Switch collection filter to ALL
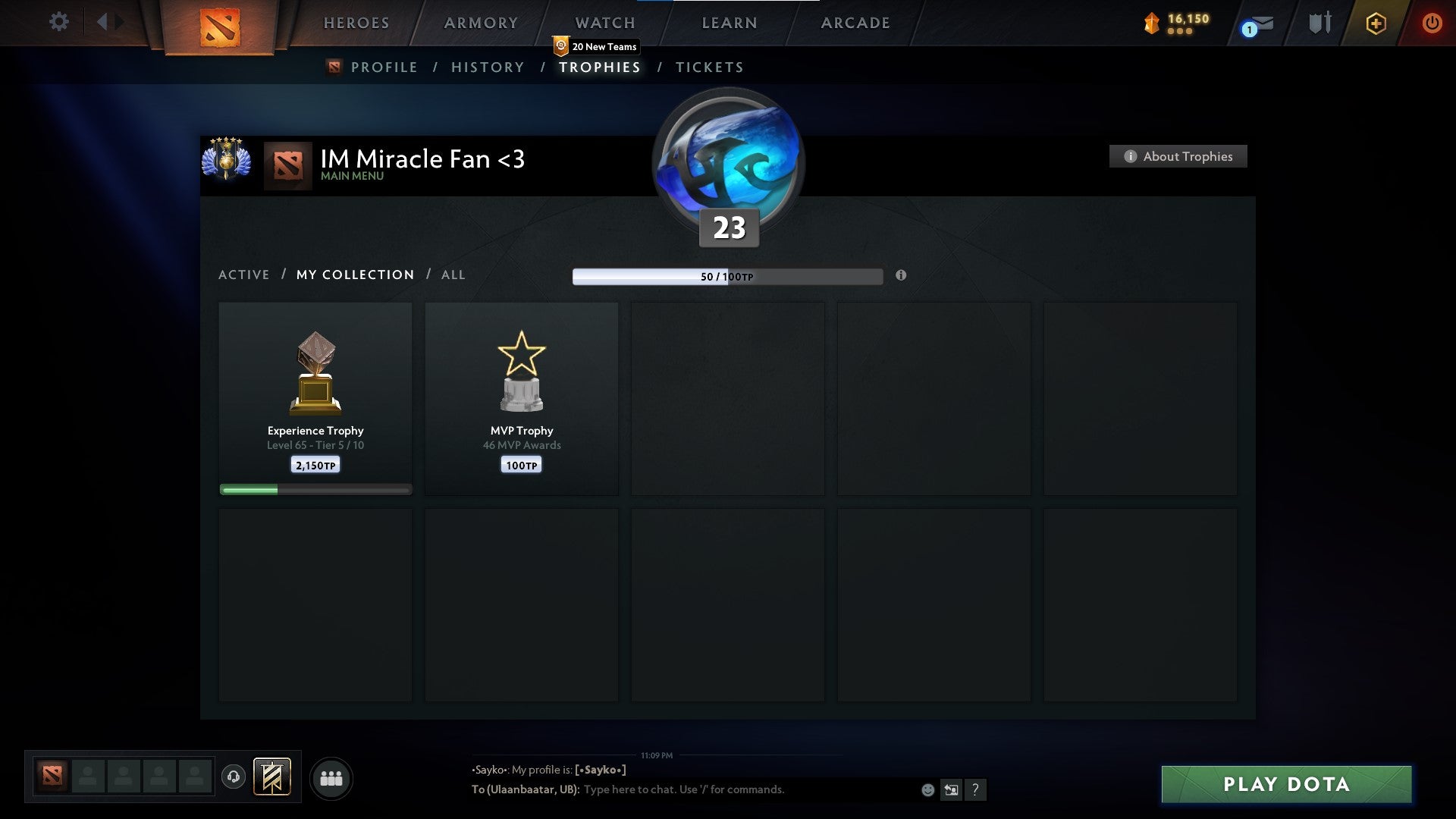Viewport: 1456px width, 819px height. coord(453,275)
